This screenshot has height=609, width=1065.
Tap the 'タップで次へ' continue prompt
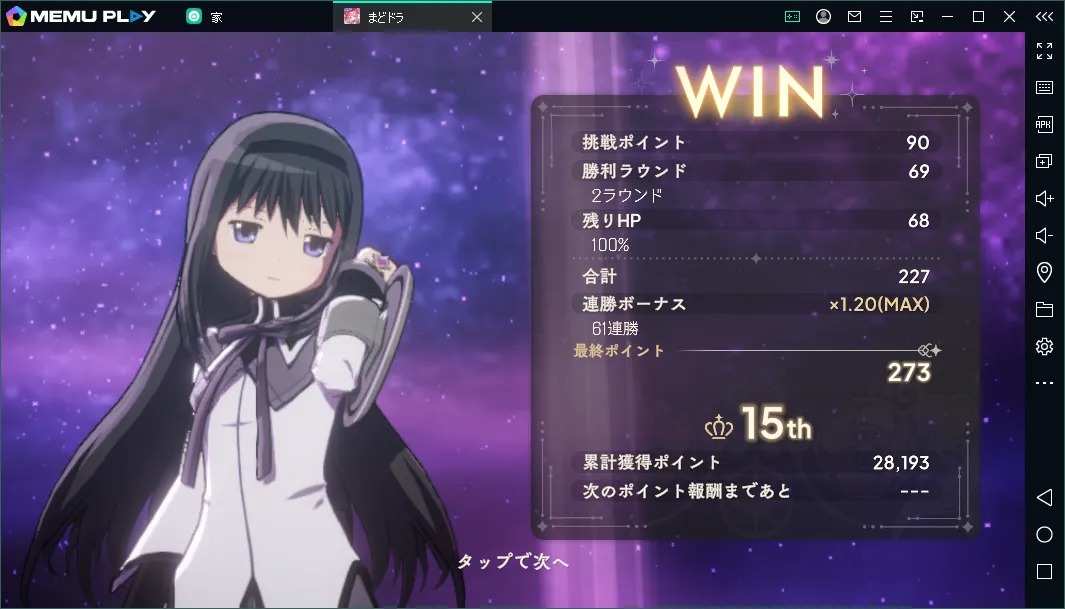[x=513, y=562]
